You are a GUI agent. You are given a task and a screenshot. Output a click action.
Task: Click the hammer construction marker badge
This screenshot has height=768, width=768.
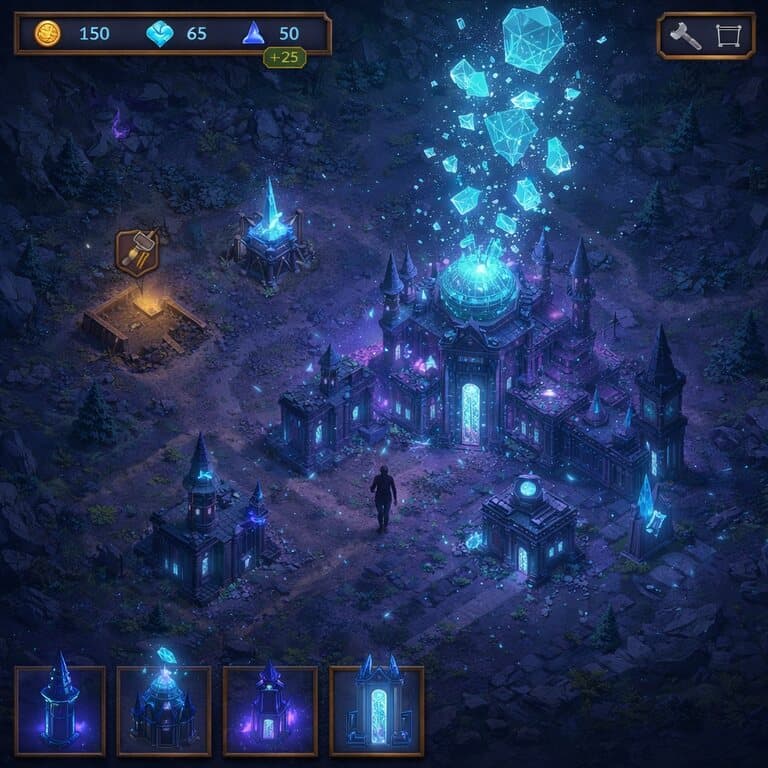pos(137,253)
